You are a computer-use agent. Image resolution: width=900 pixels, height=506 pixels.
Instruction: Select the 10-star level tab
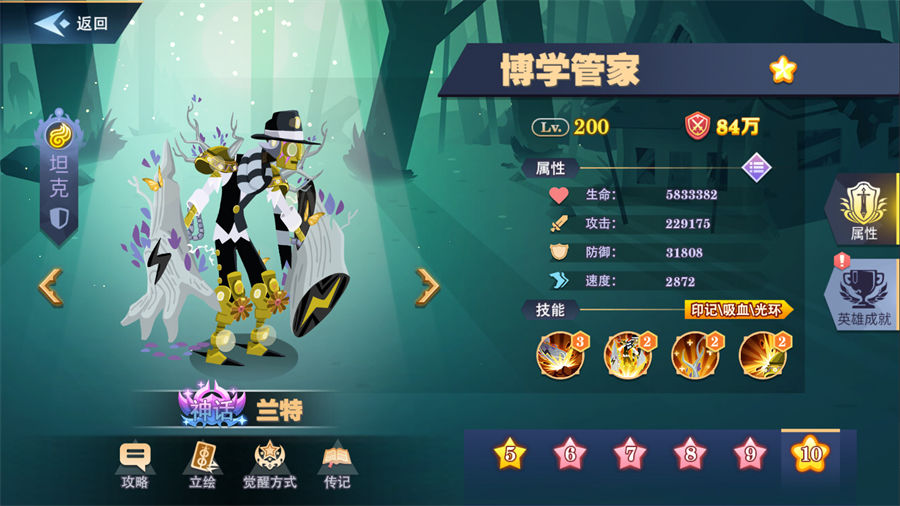coord(810,455)
